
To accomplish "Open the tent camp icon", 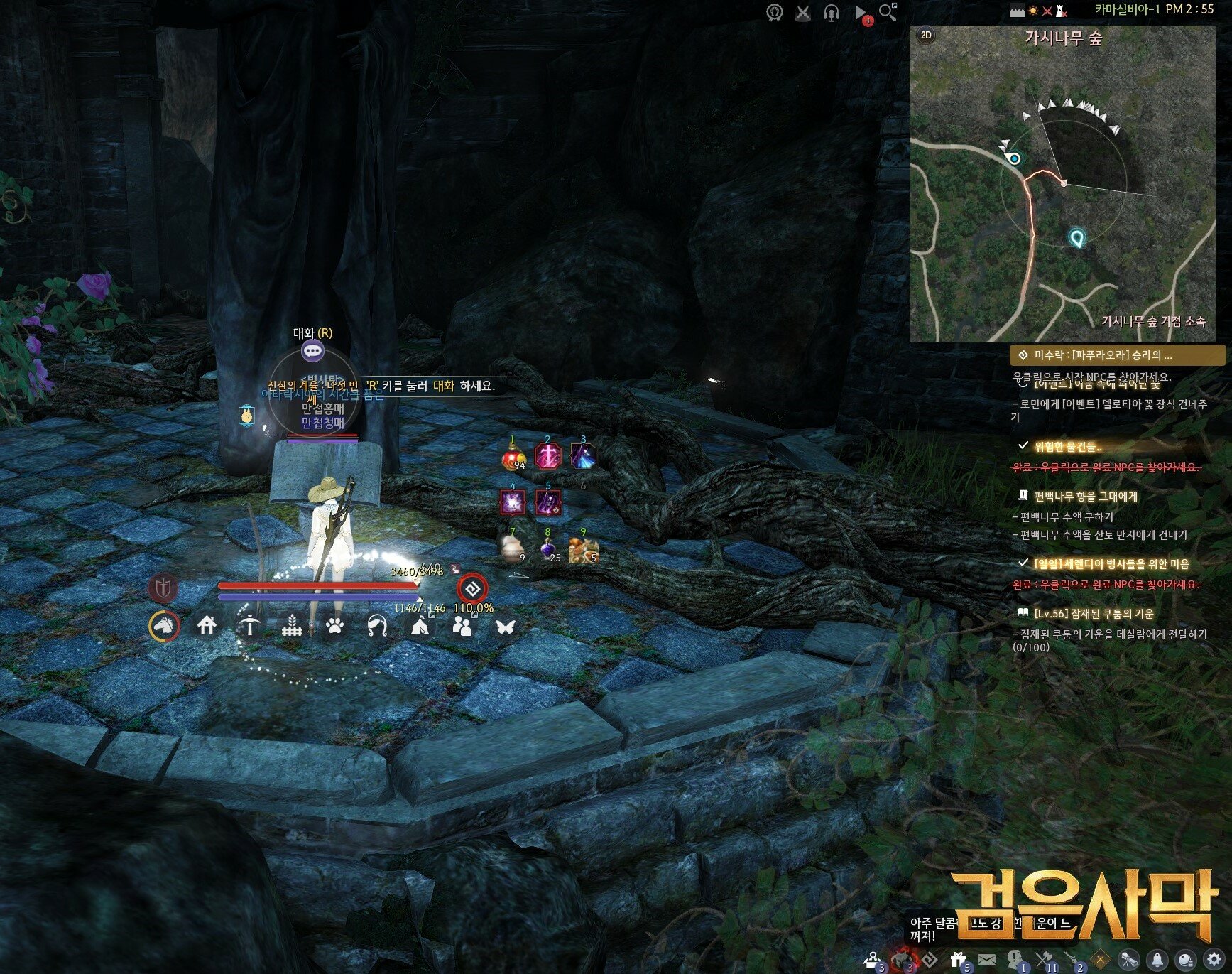I will [420, 626].
